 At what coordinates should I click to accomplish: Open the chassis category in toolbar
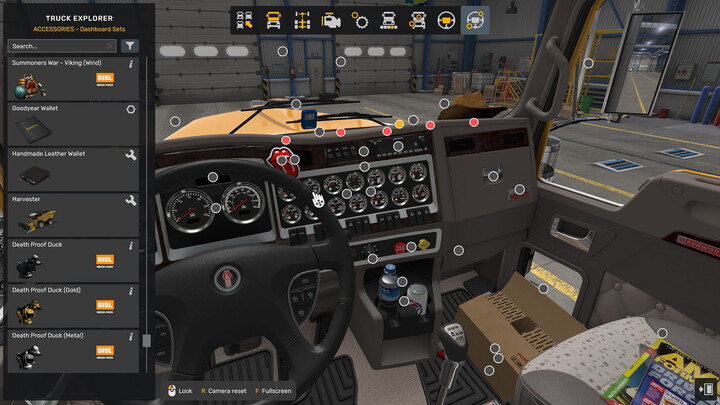point(302,20)
